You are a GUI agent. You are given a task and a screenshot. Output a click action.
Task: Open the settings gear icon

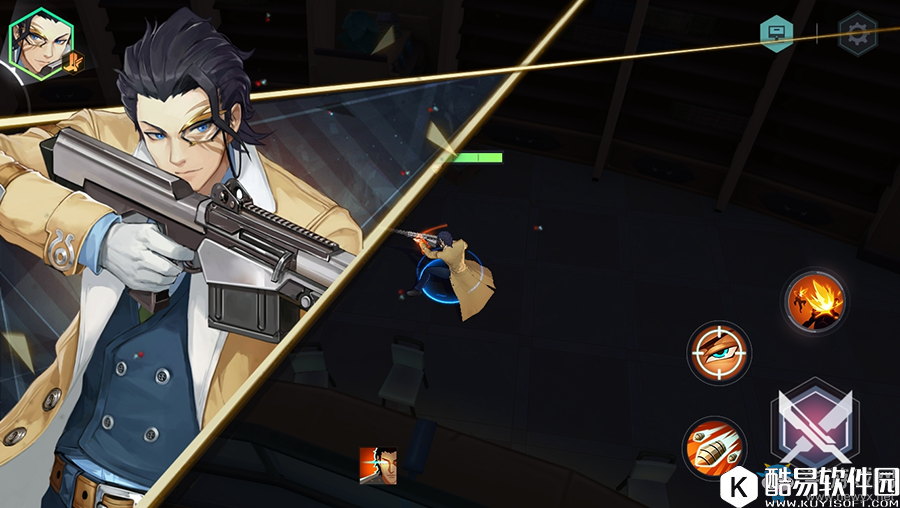click(857, 34)
